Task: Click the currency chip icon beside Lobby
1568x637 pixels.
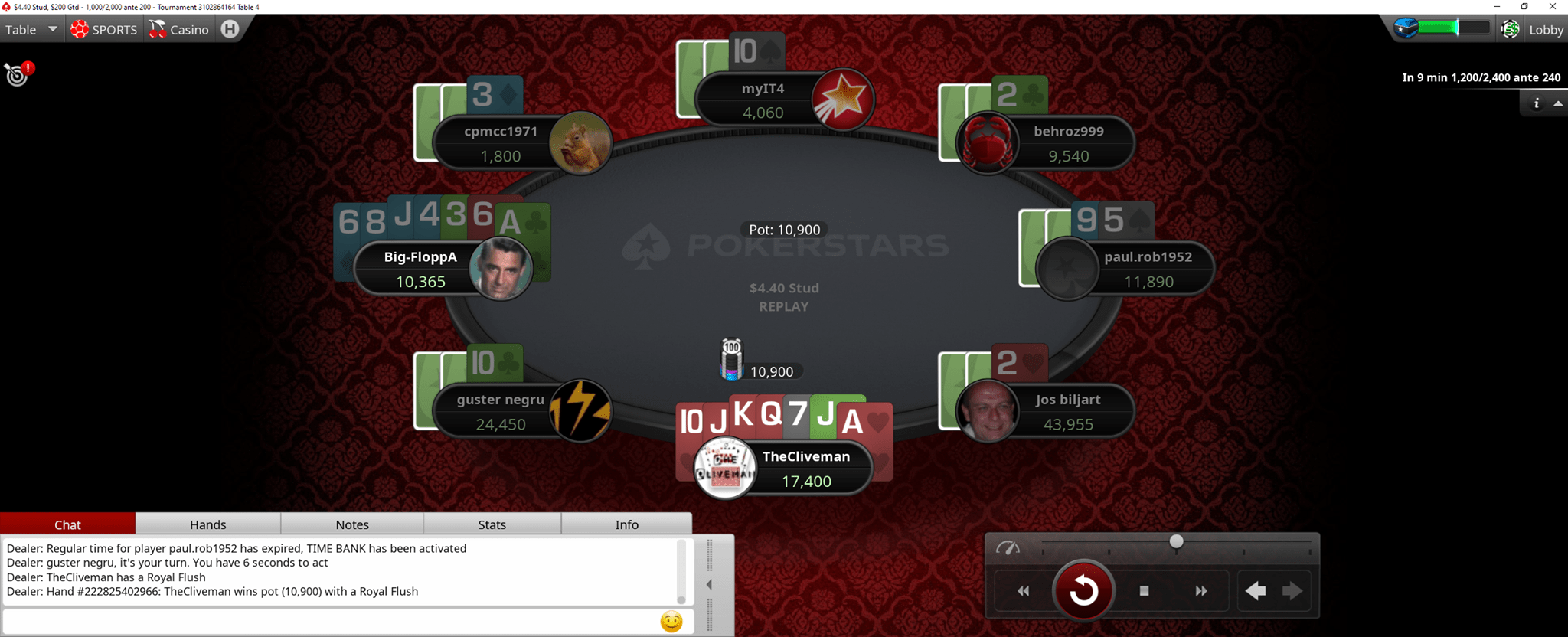Action: 1509,29
